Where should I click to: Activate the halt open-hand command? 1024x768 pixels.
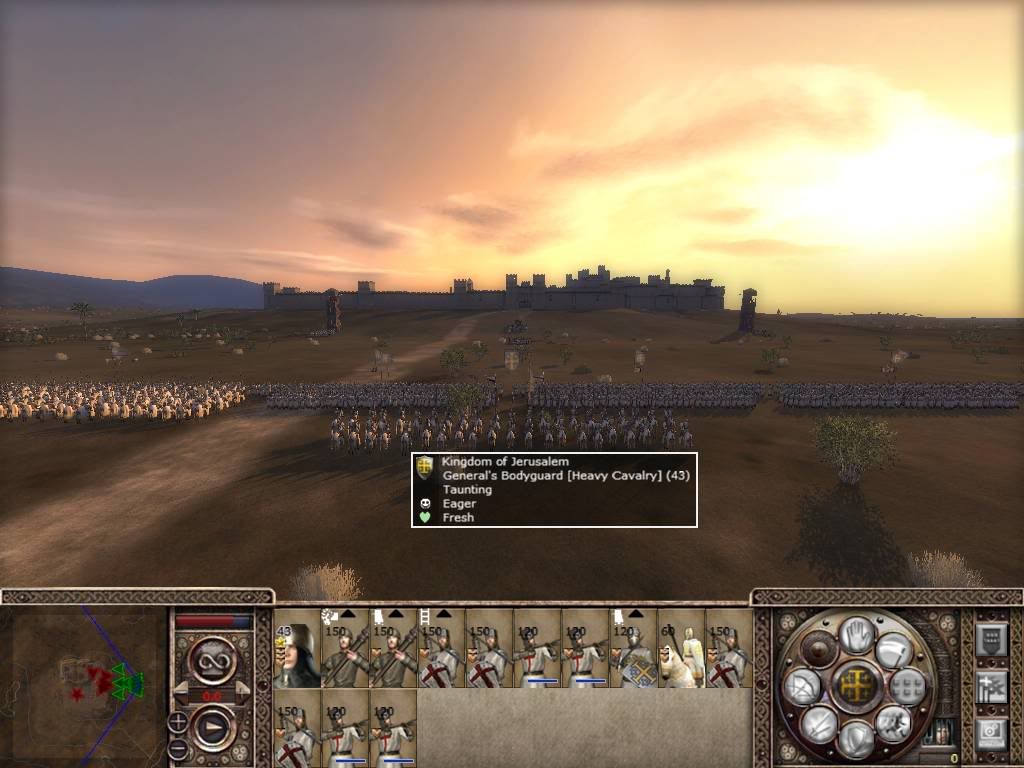[856, 634]
